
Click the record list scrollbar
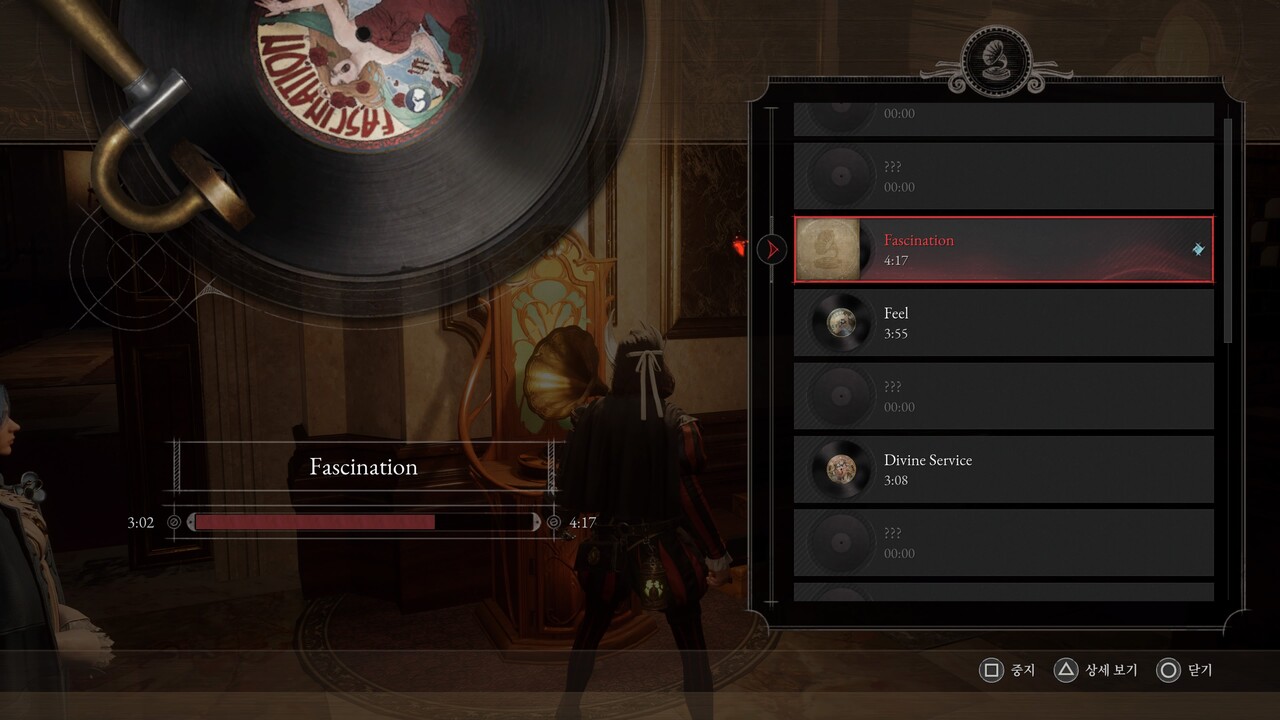coord(1228,230)
